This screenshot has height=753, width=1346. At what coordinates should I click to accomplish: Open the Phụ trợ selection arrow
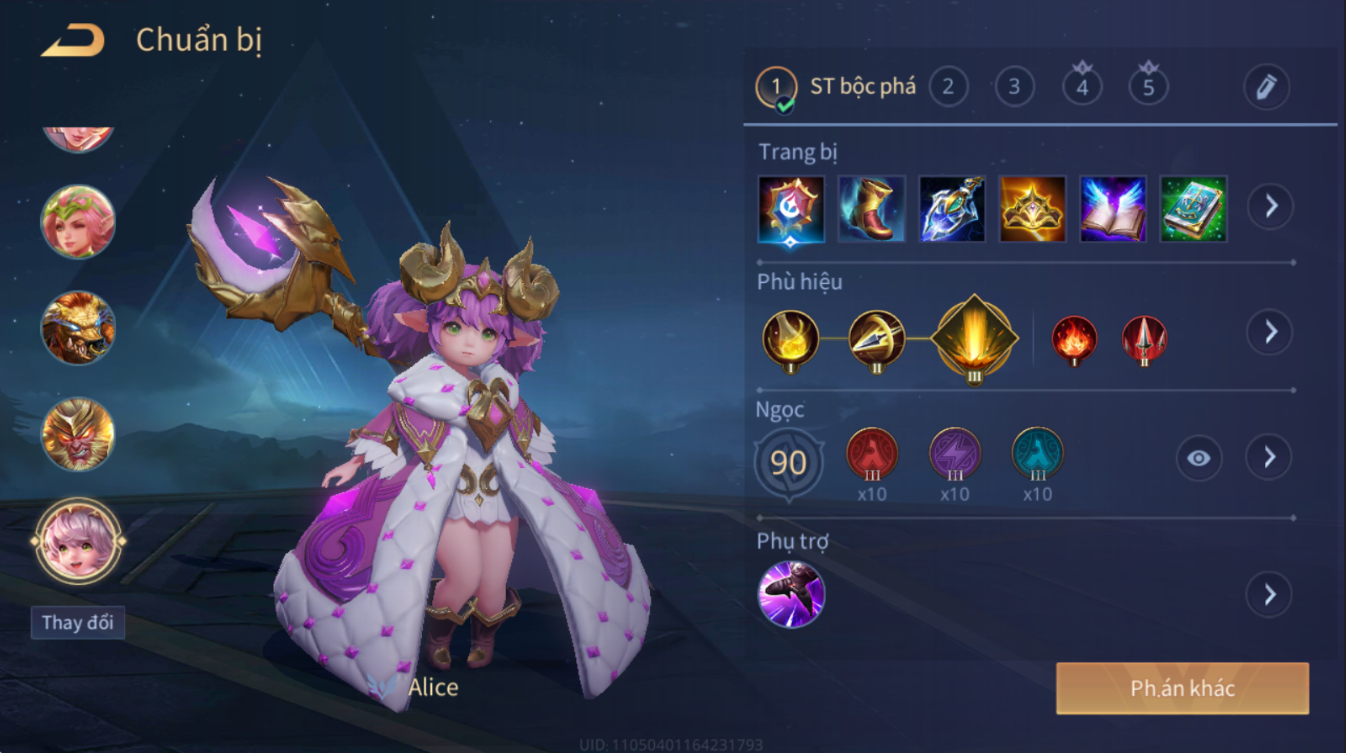(x=1269, y=595)
